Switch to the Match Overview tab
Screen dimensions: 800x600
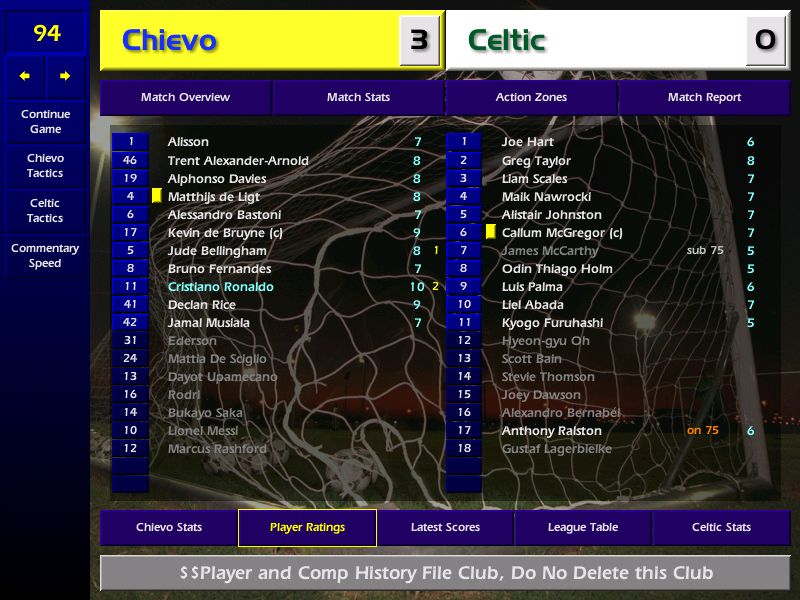point(185,98)
